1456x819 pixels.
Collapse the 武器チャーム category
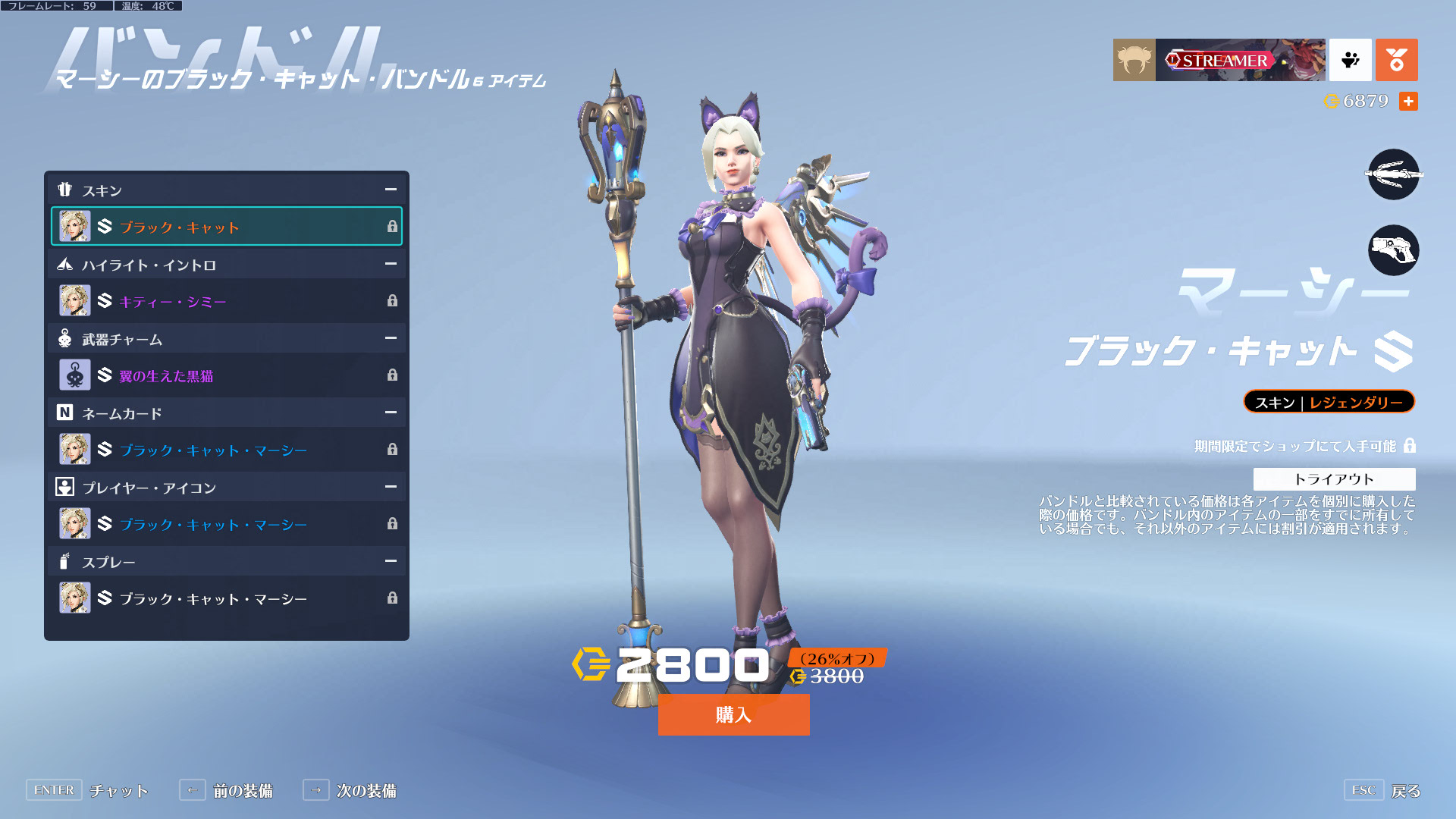pos(391,338)
